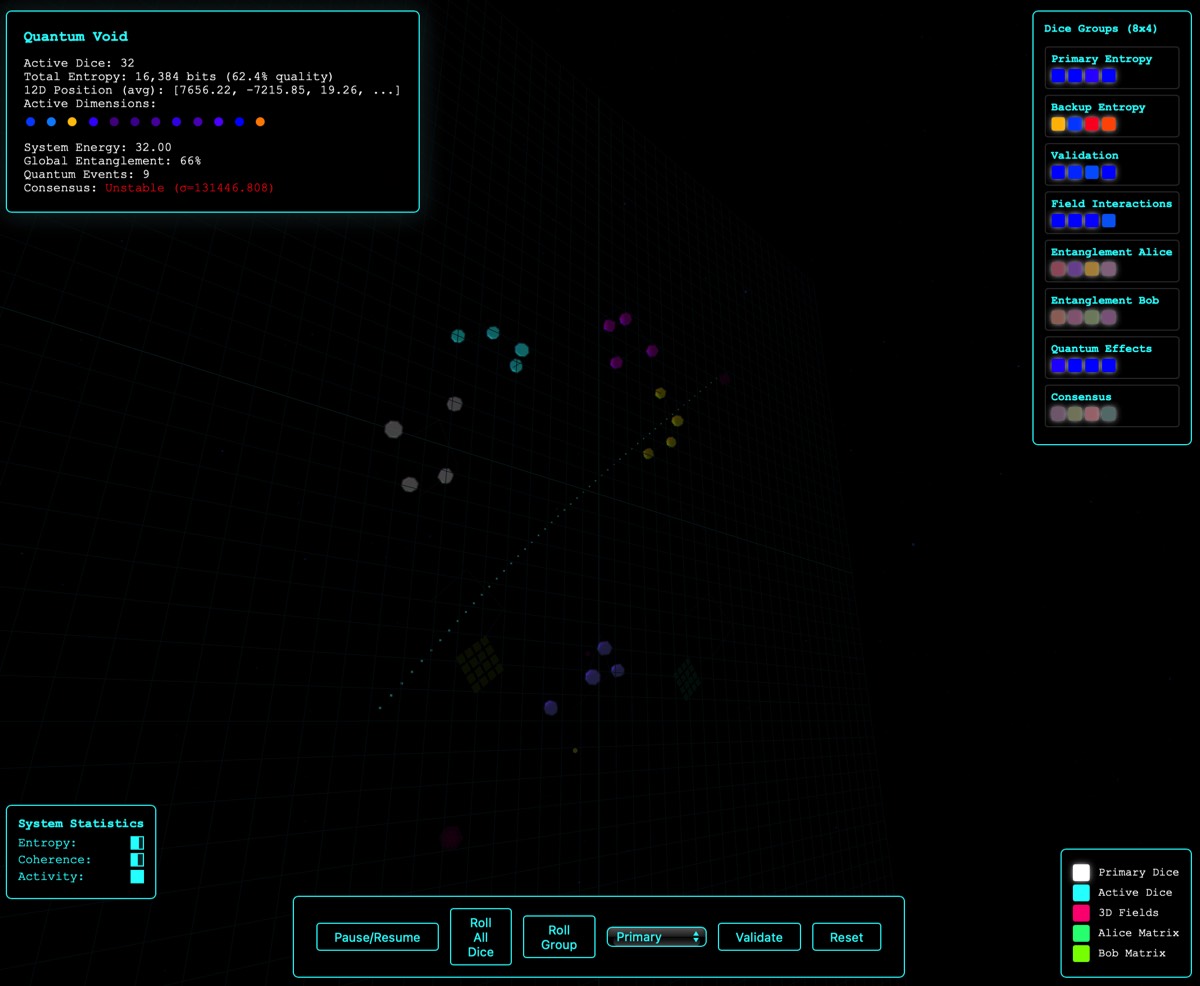This screenshot has height=986, width=1200.
Task: Select the 3D Fields legend entry
Action: point(1128,913)
